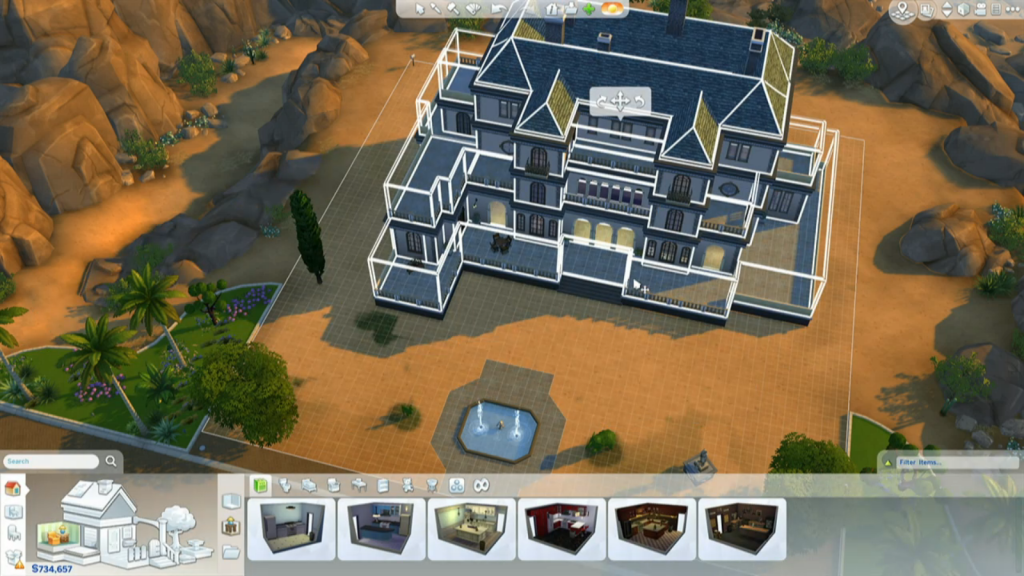Undo the last build action

pyautogui.click(x=501, y=9)
